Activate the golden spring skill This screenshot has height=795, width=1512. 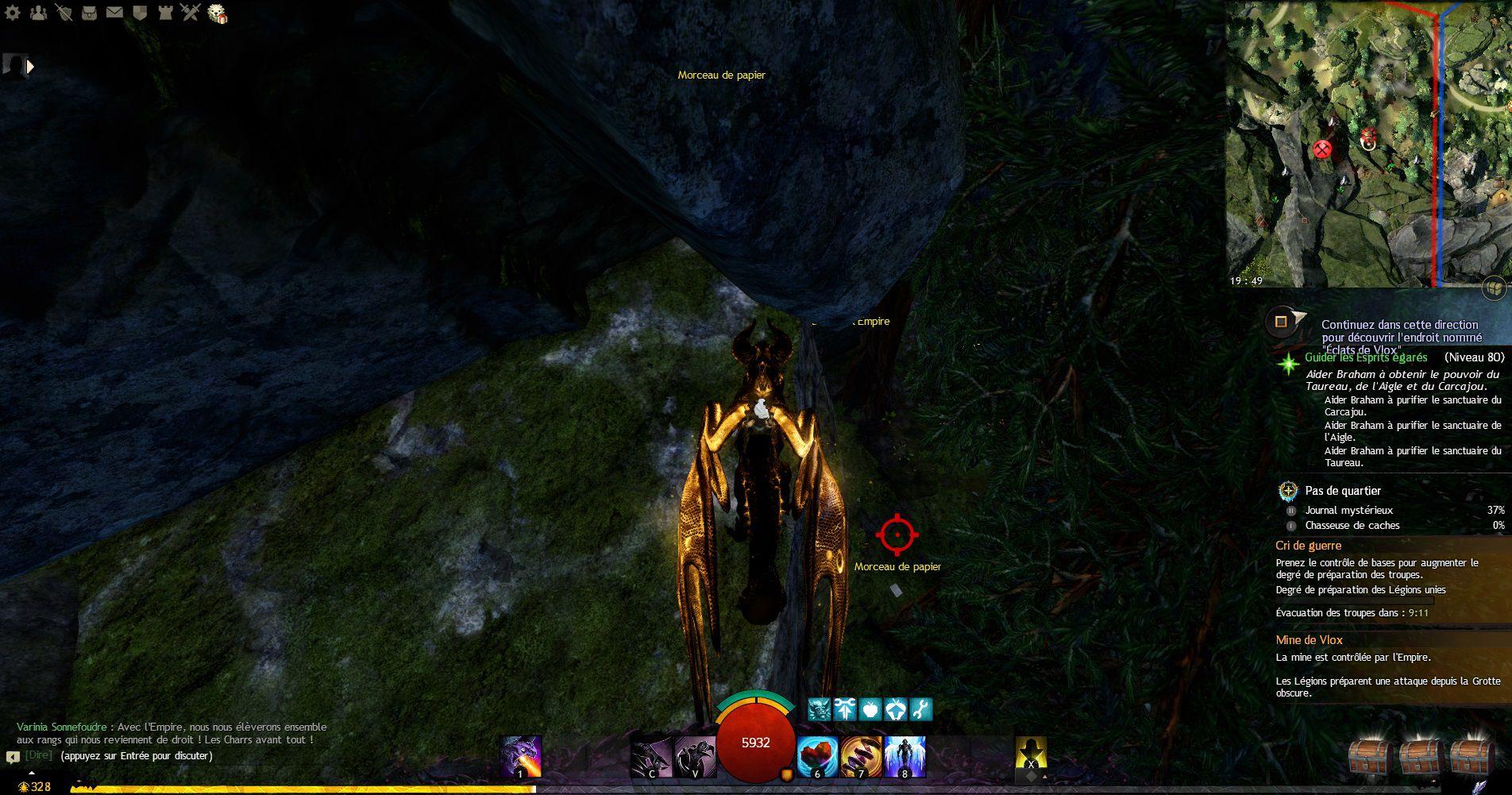pos(860,757)
